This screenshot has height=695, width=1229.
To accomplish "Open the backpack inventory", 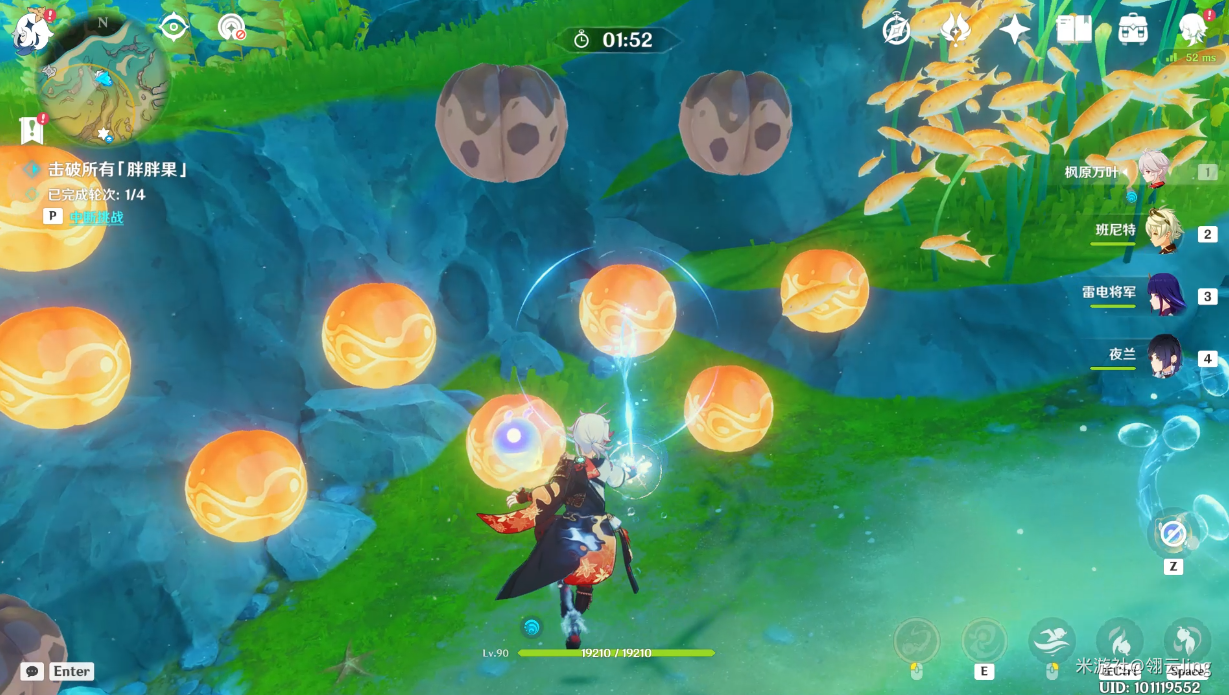I will (1133, 30).
